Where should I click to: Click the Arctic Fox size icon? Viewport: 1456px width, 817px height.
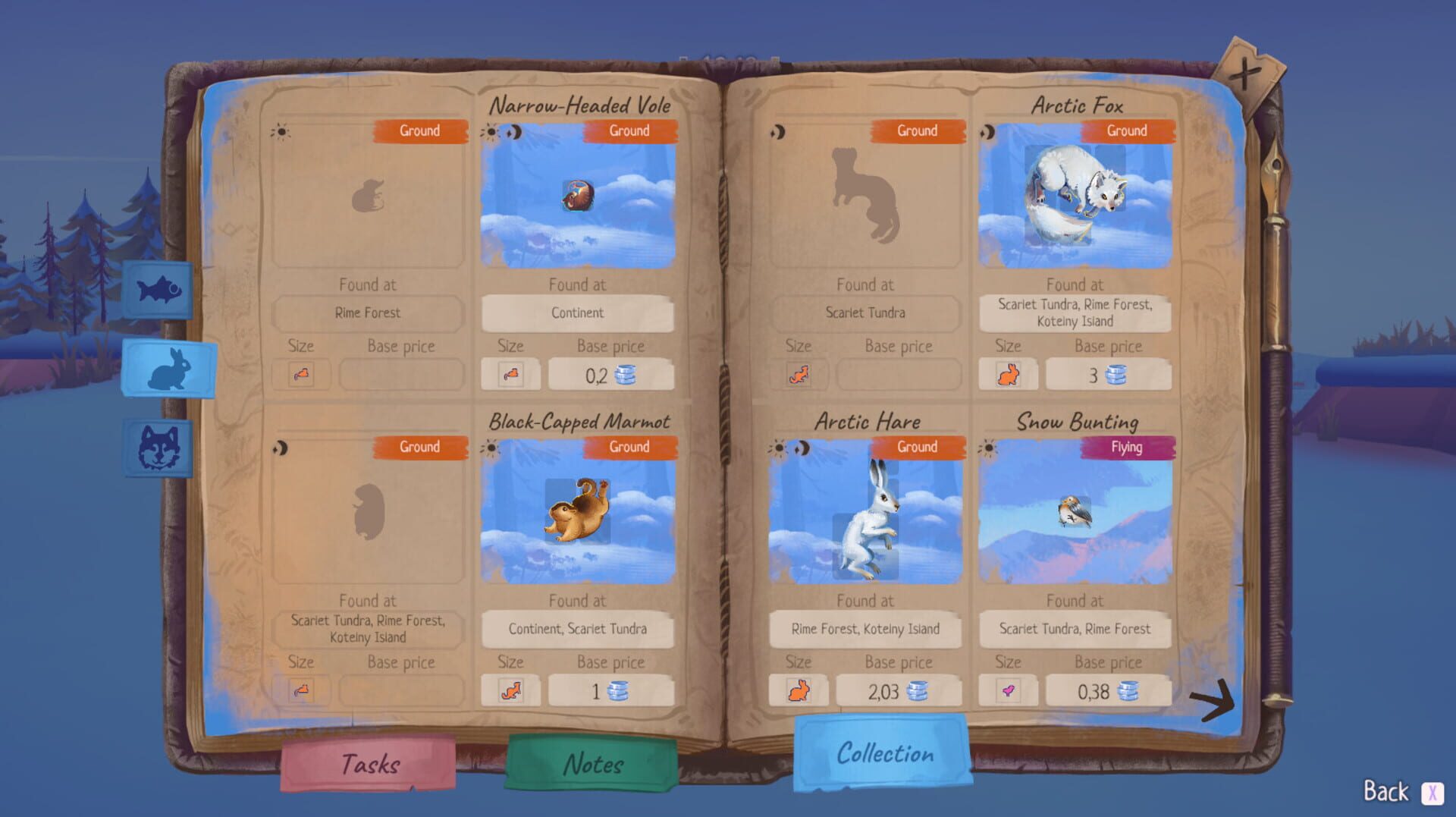[1009, 373]
